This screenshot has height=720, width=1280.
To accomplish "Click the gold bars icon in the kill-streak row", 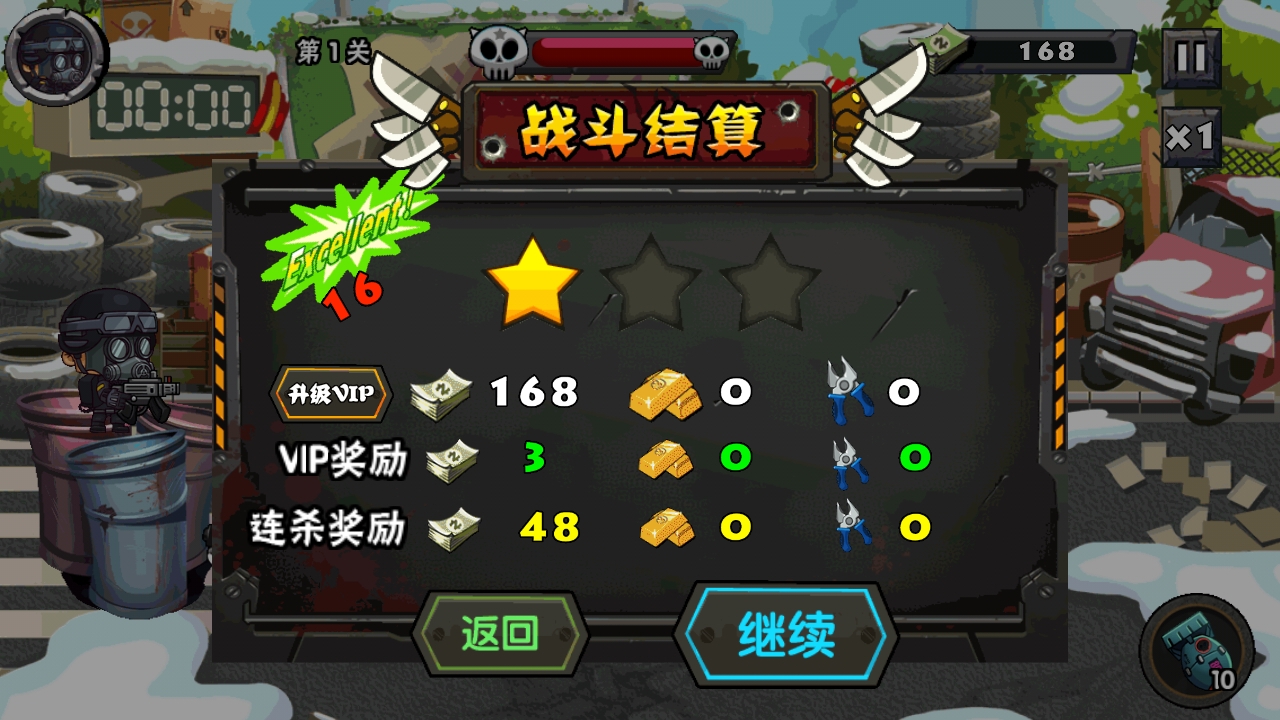I will [666, 527].
